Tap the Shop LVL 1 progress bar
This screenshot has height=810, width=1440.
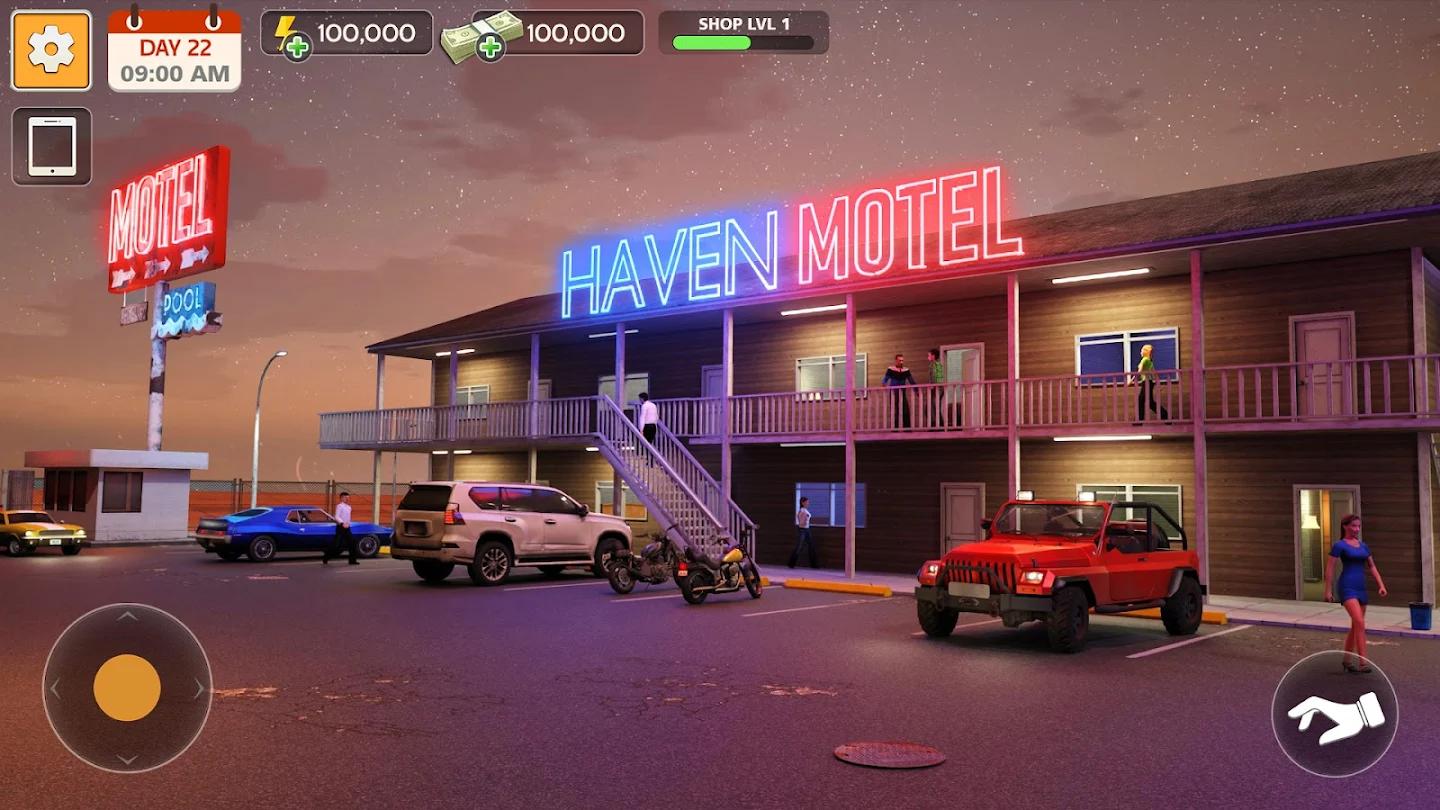pos(742,40)
